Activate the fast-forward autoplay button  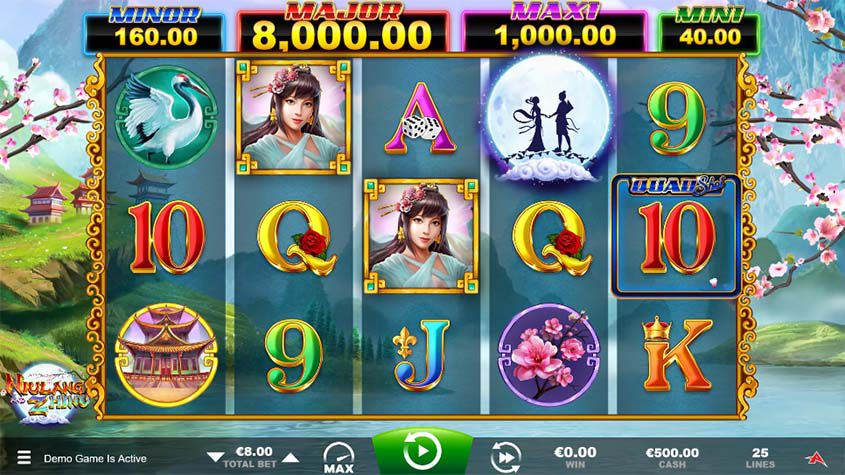[506, 457]
